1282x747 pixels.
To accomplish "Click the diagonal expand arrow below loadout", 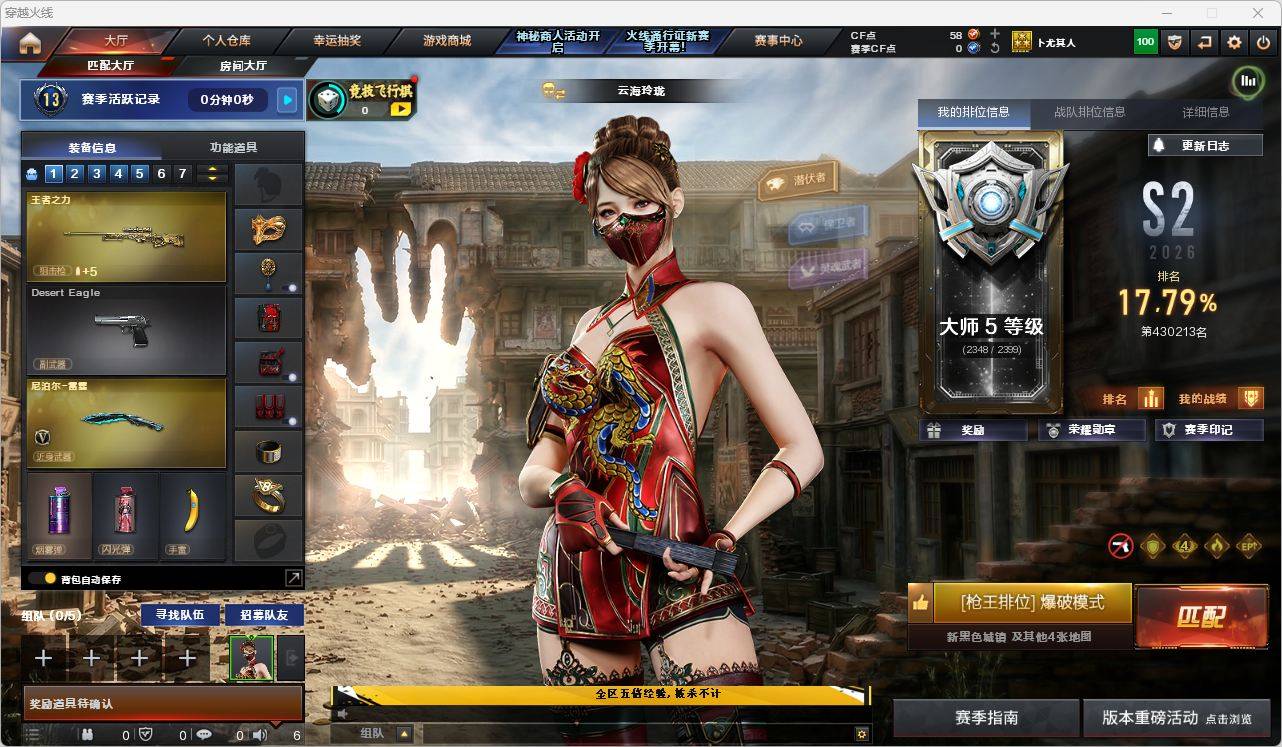I will point(293,577).
